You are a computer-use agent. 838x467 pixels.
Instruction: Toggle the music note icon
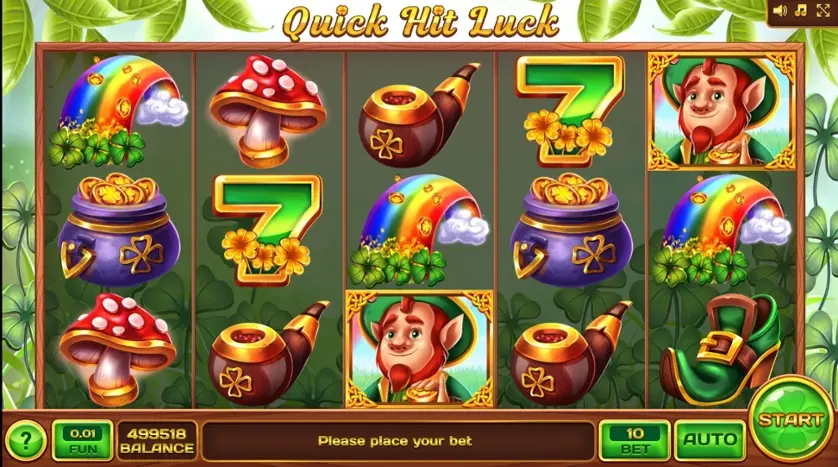pyautogui.click(x=800, y=11)
